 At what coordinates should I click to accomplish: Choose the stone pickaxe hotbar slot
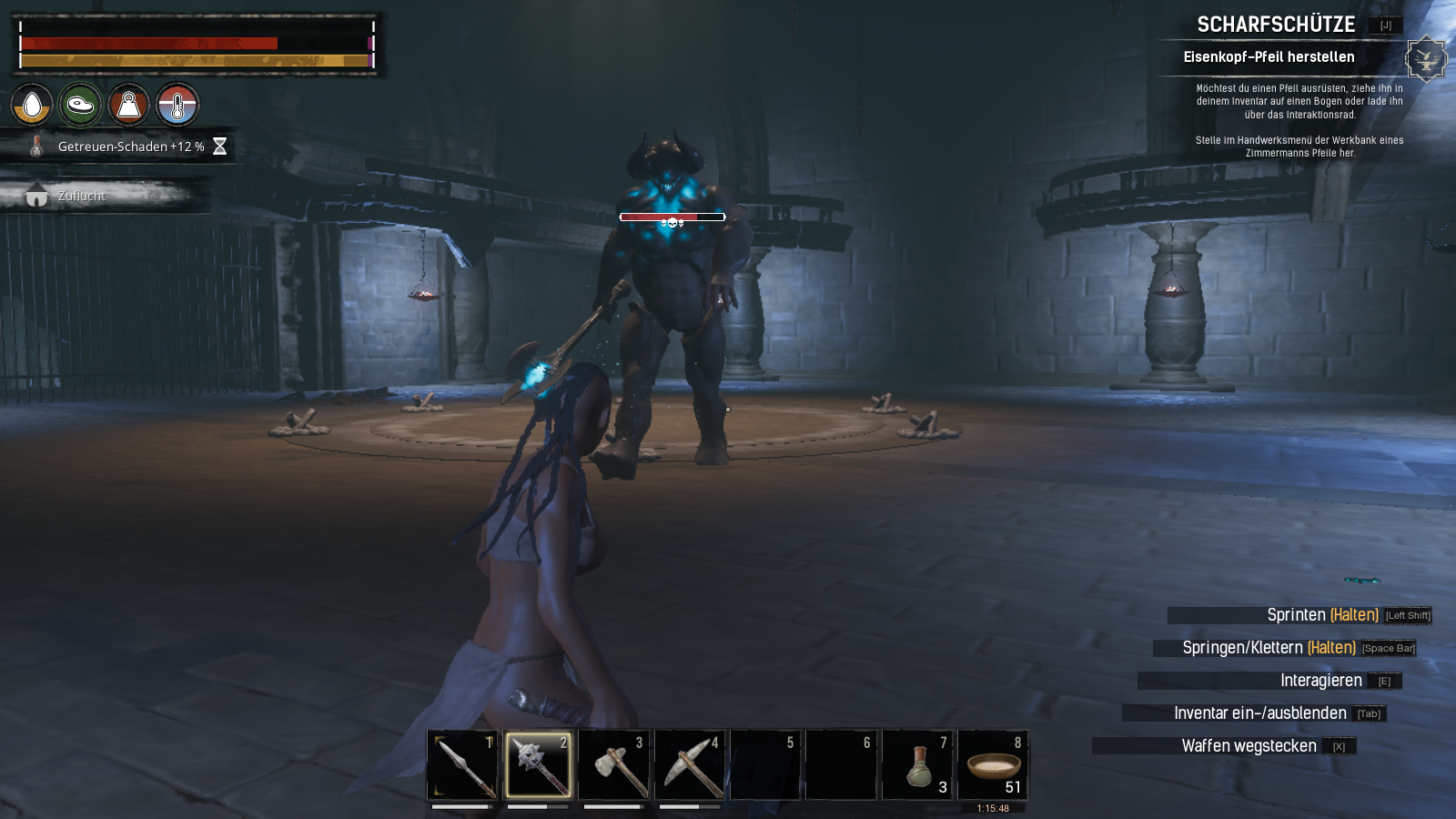tap(690, 764)
